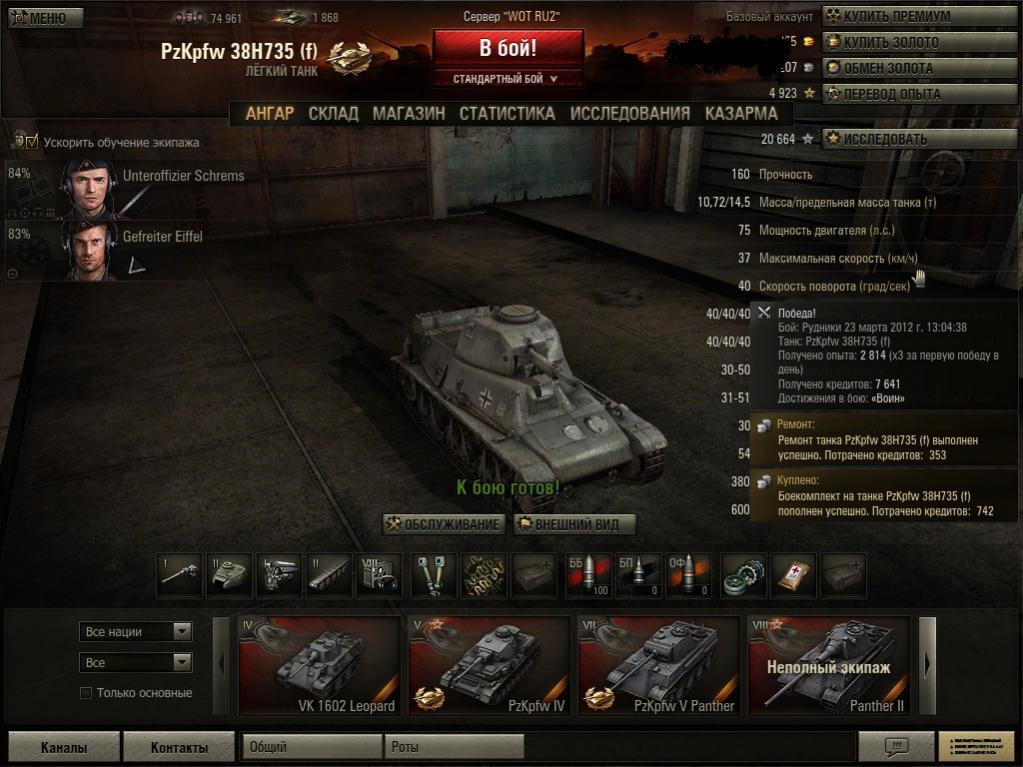Open the Обслуживание service button

click(x=444, y=524)
